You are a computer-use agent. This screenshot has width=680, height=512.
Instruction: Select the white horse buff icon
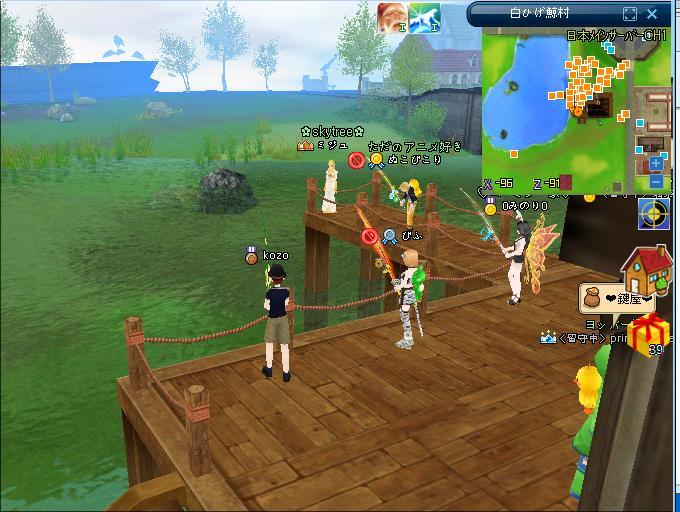[424, 17]
